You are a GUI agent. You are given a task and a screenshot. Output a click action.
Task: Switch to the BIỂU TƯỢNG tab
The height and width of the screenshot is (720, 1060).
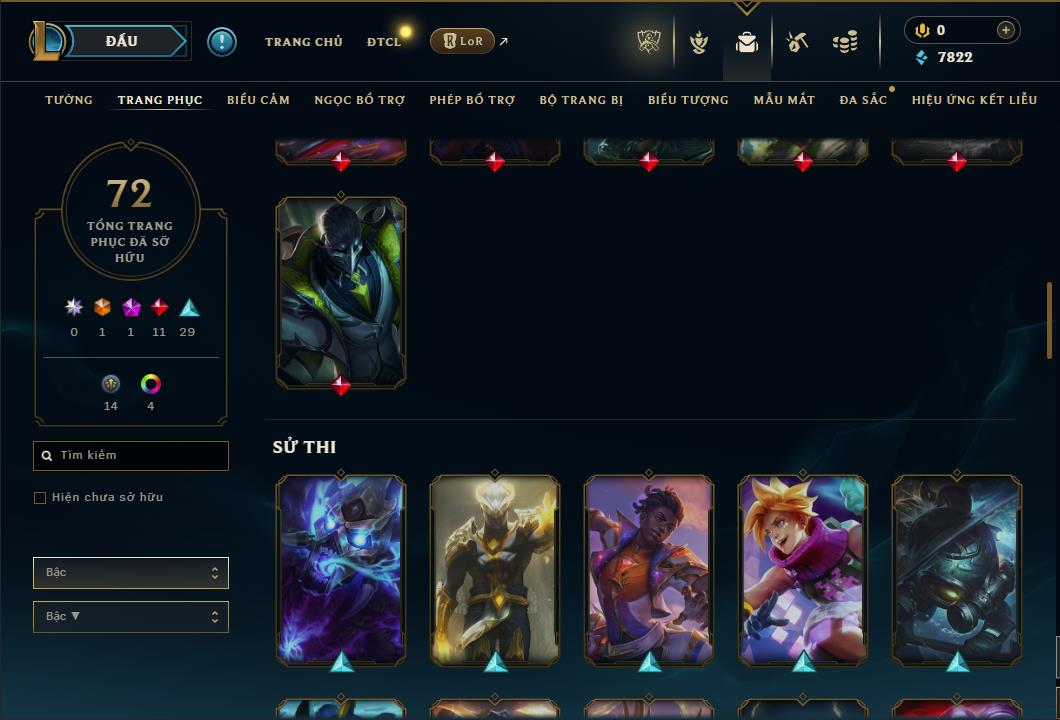pyautogui.click(x=688, y=100)
